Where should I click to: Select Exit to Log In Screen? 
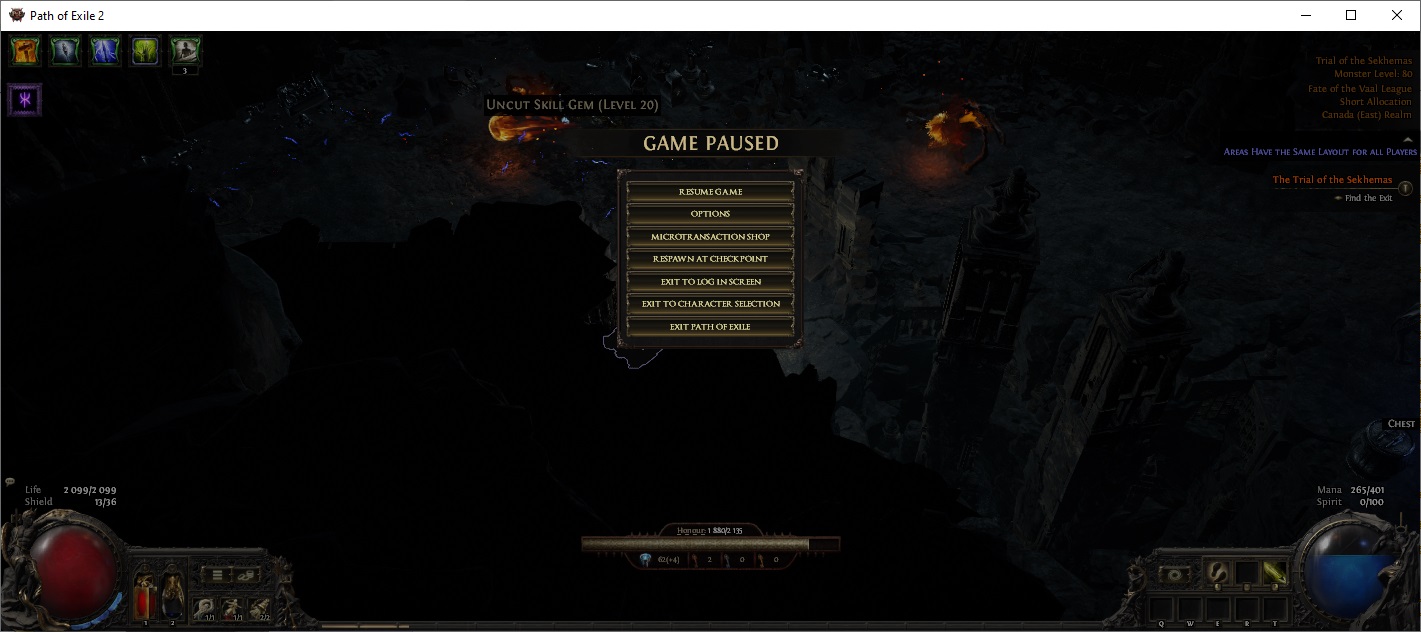pyautogui.click(x=710, y=282)
